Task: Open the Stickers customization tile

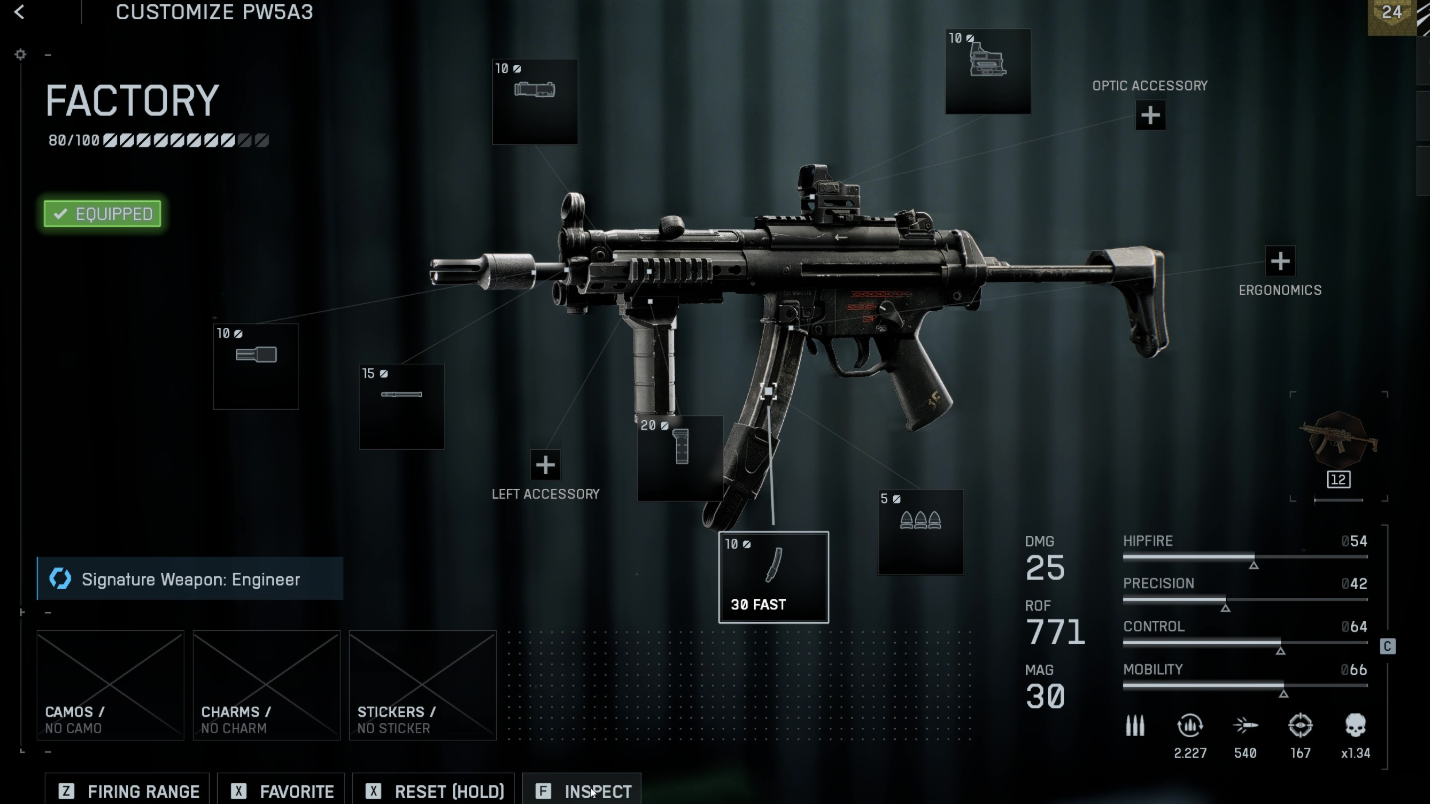Action: pyautogui.click(x=422, y=685)
